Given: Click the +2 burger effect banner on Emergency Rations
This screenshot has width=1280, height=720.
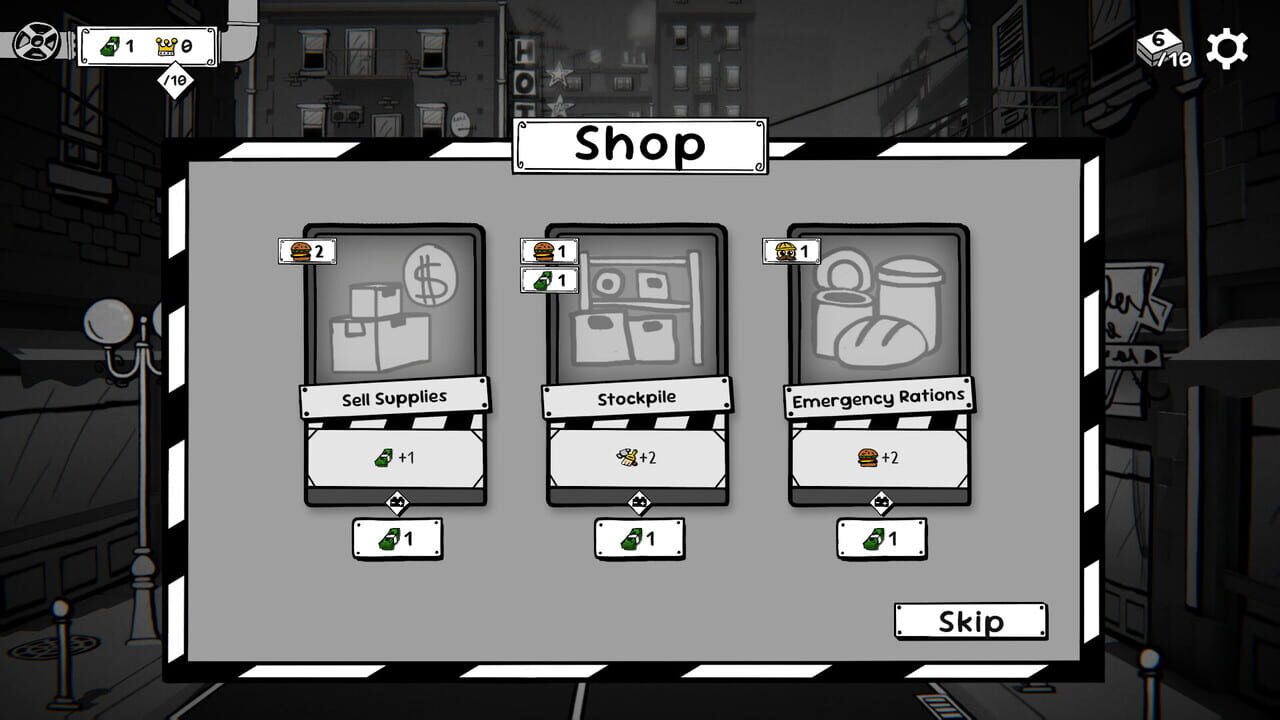Looking at the screenshot, I should (x=881, y=458).
